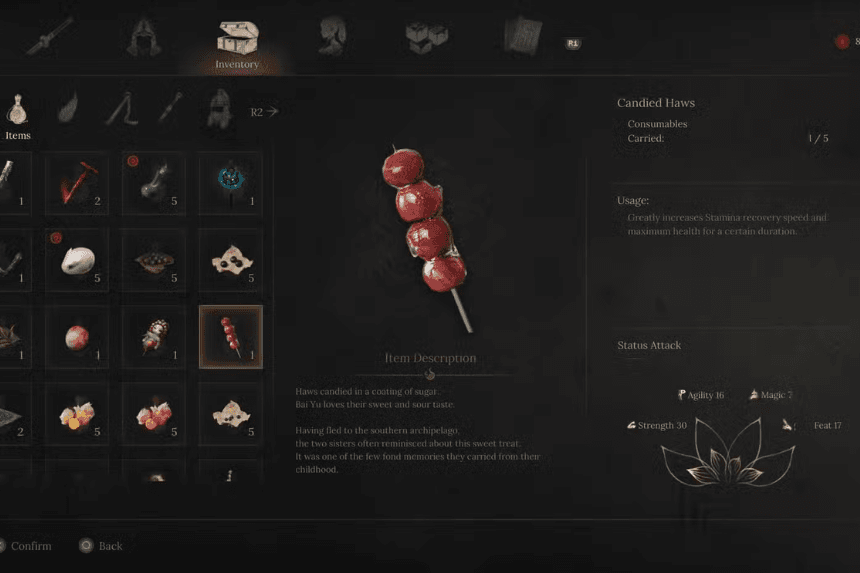Pick the bowl of dark berries
Viewport: 860px width, 573px height.
tap(154, 260)
